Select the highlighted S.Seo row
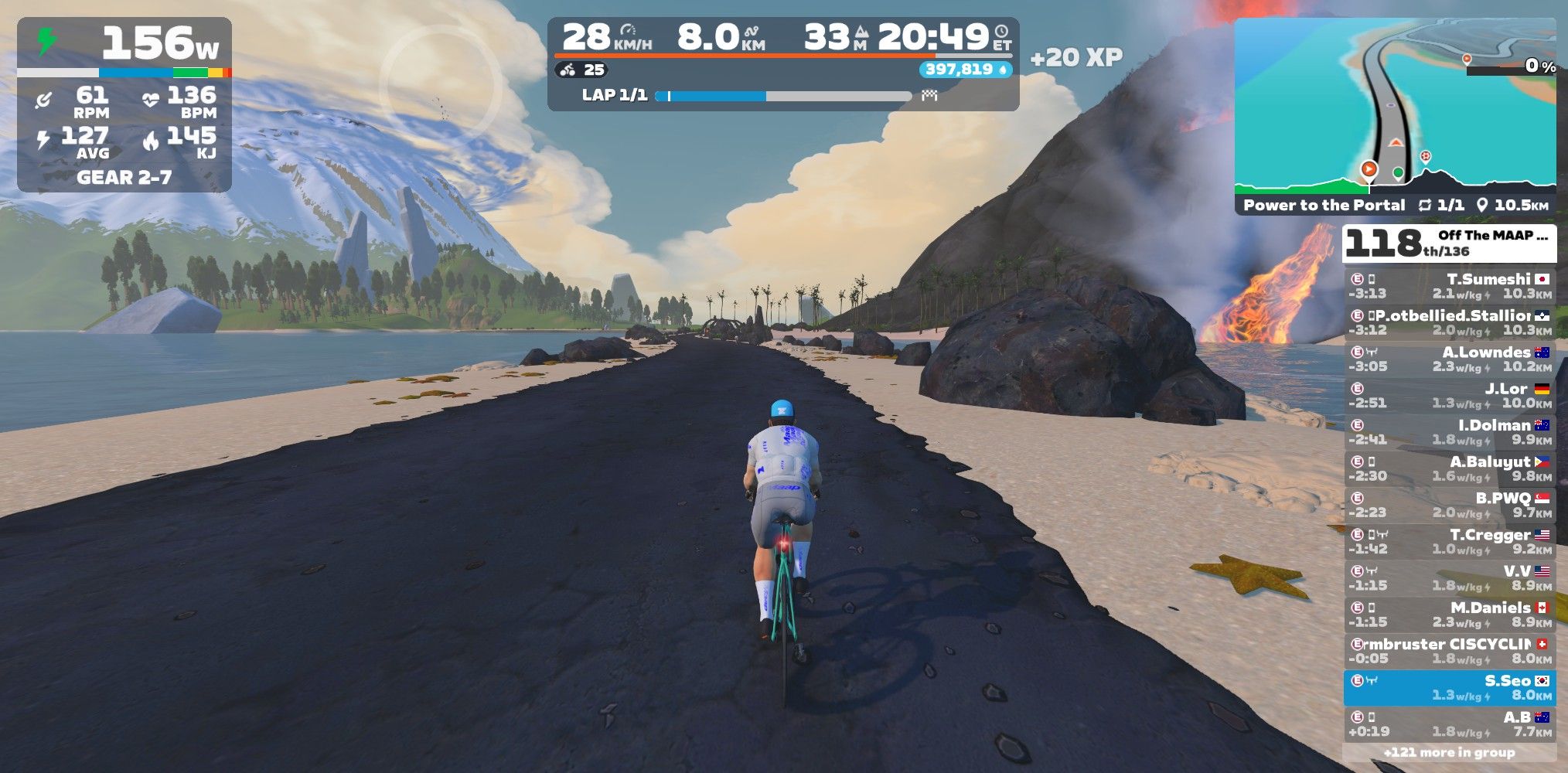 coord(1449,687)
